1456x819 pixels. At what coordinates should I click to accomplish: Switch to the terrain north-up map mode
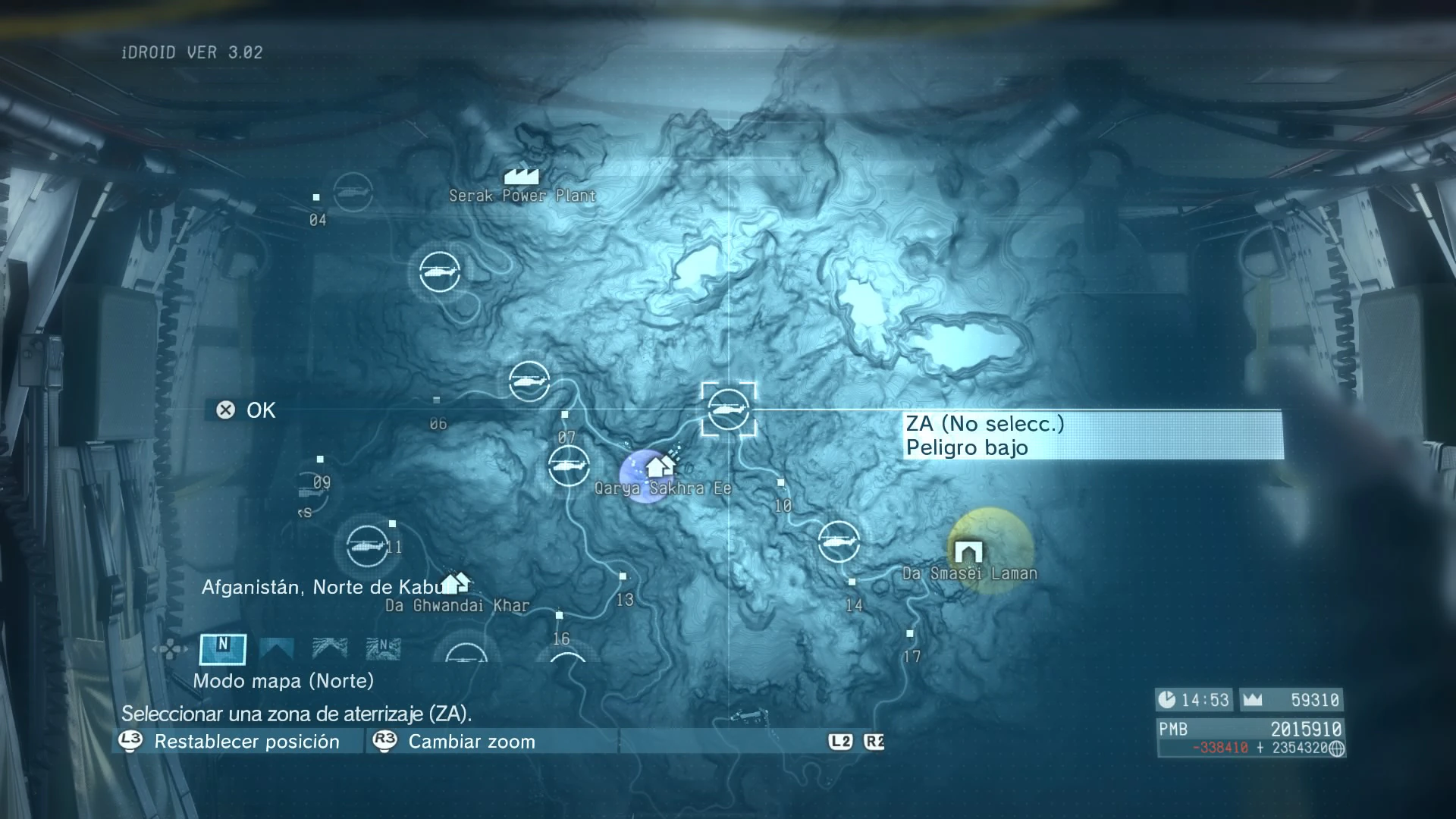pyautogui.click(x=383, y=648)
